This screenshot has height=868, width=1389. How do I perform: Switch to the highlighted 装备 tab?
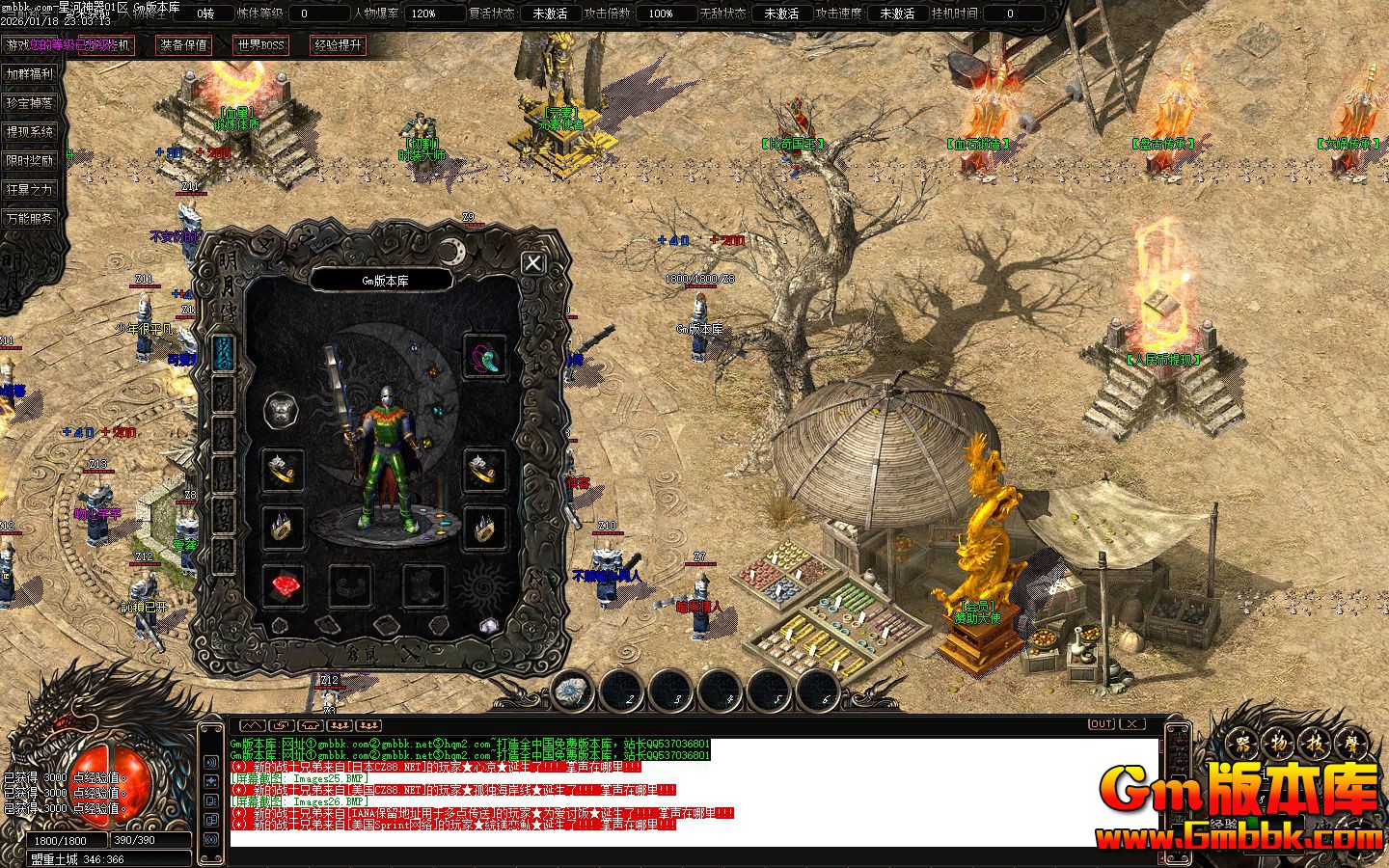[224, 354]
